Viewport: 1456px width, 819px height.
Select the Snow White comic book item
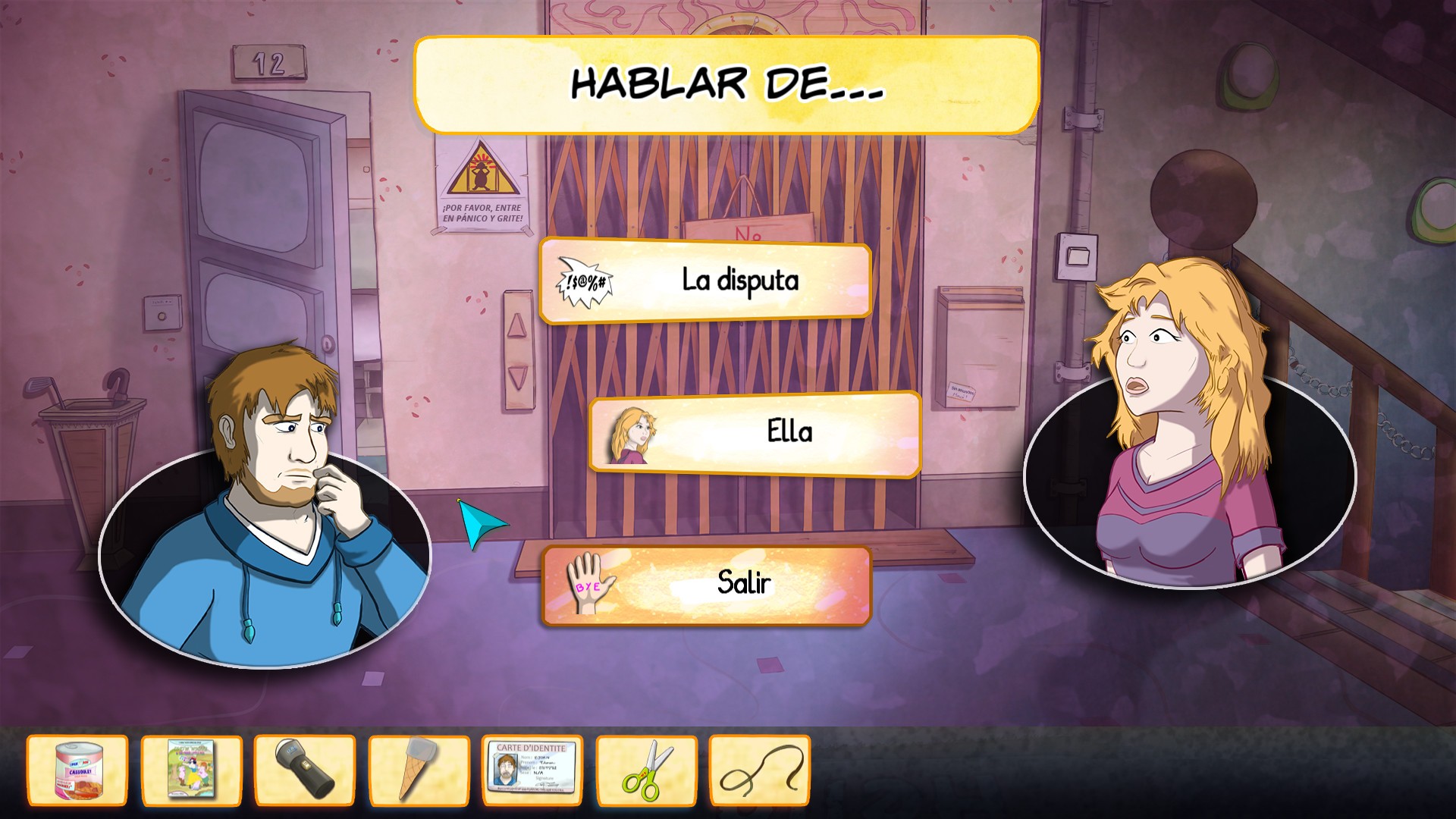click(191, 769)
